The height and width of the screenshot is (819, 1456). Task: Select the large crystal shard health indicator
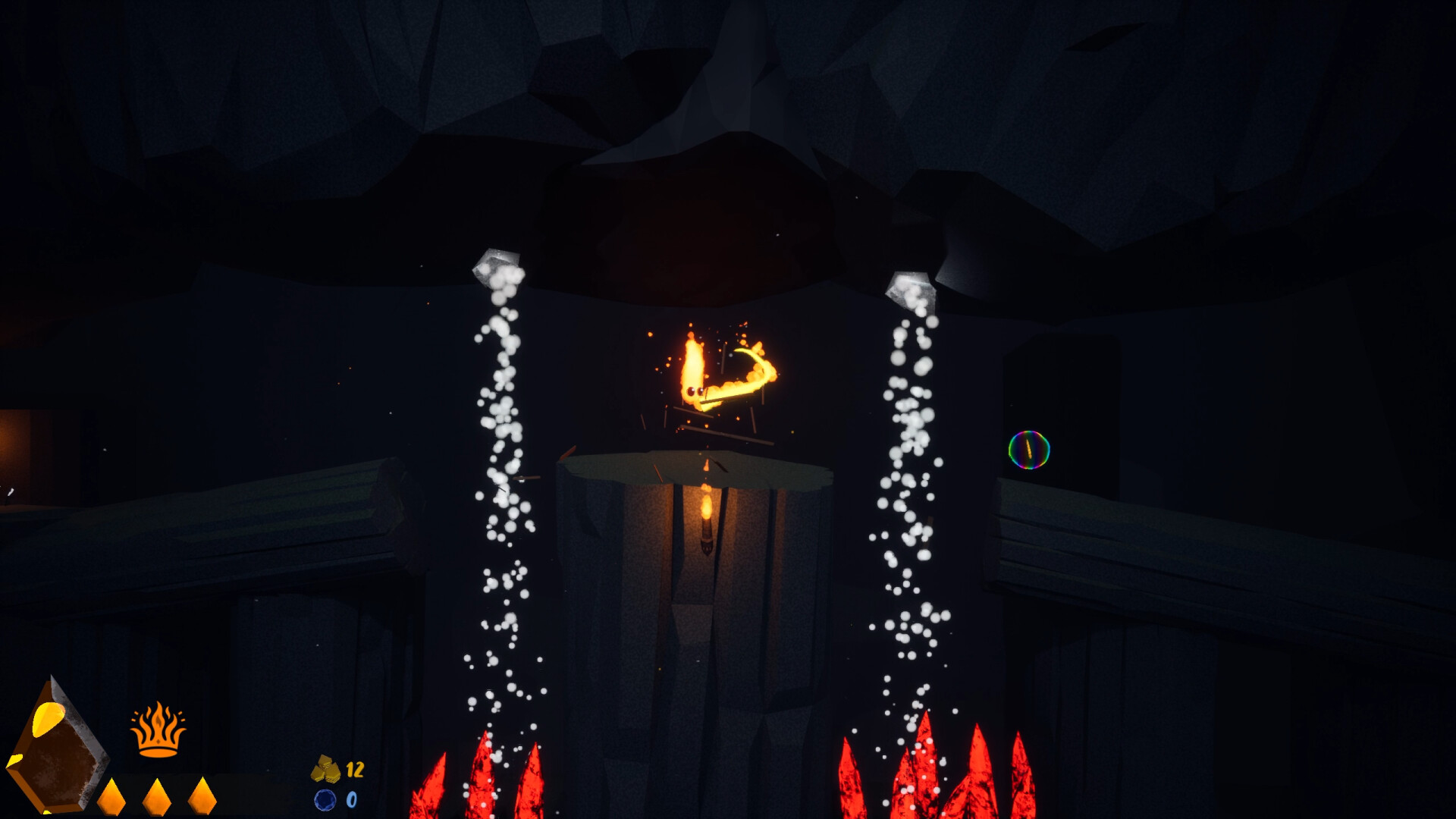pos(57,755)
